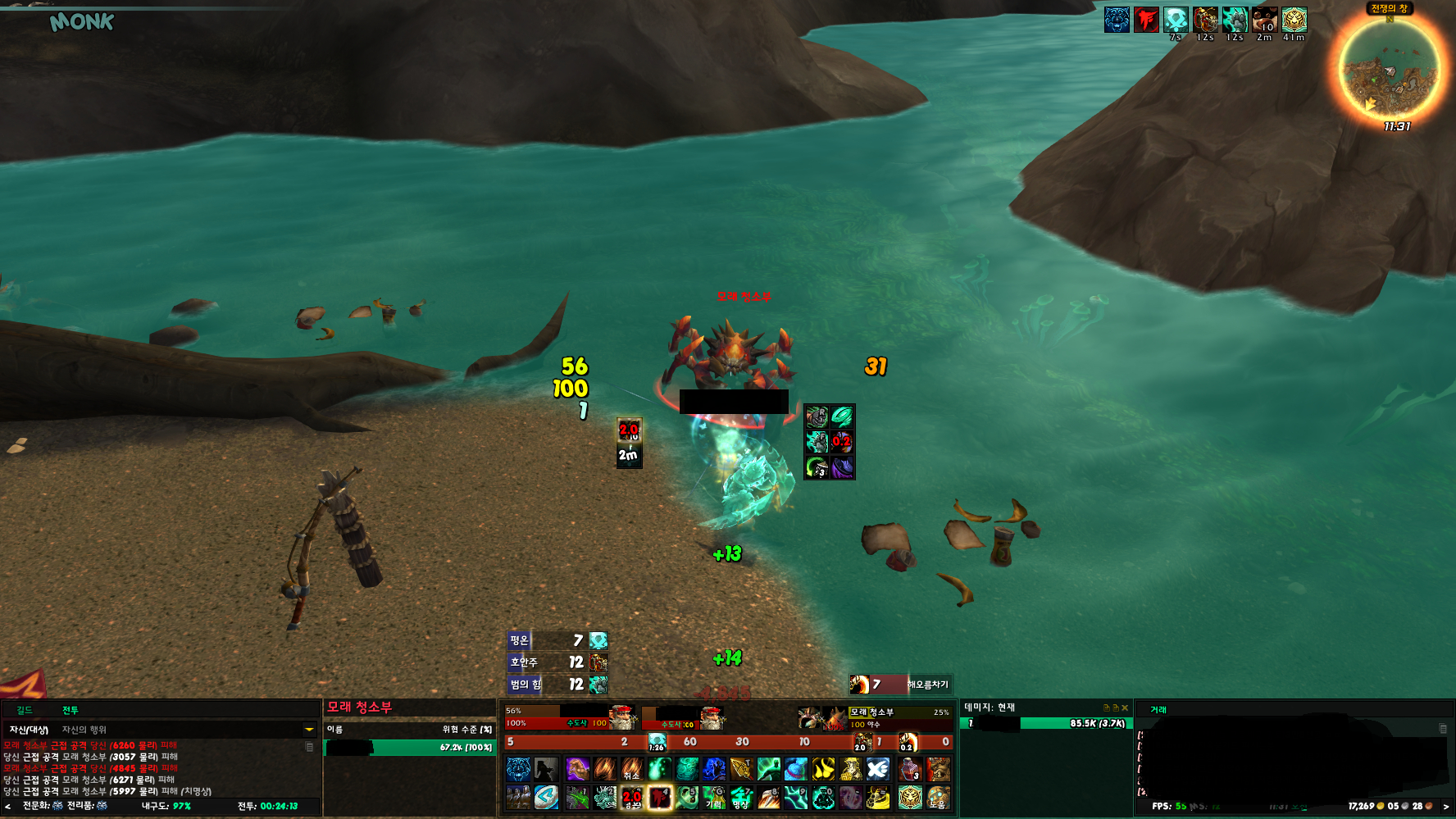1456x819 pixels.
Task: Activate the 명상 meditation ability
Action: (x=741, y=797)
